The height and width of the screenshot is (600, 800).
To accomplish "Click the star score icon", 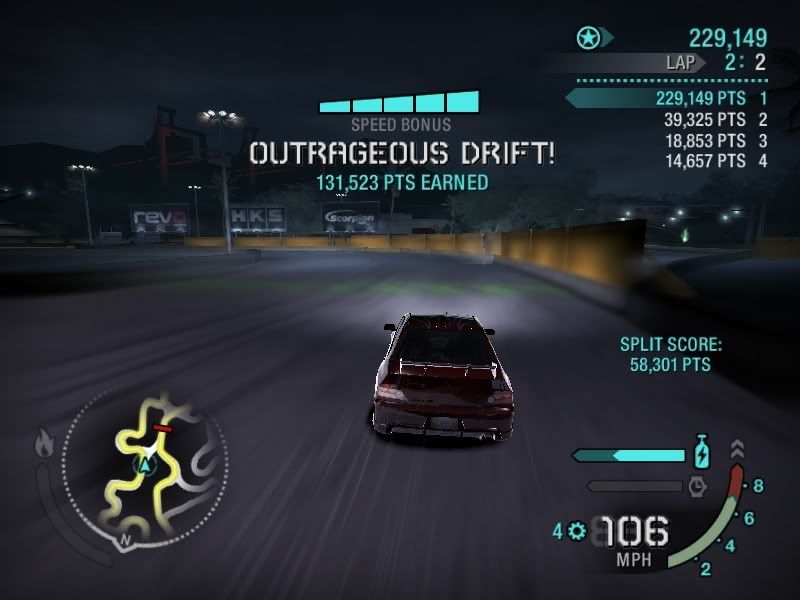I will coord(588,39).
